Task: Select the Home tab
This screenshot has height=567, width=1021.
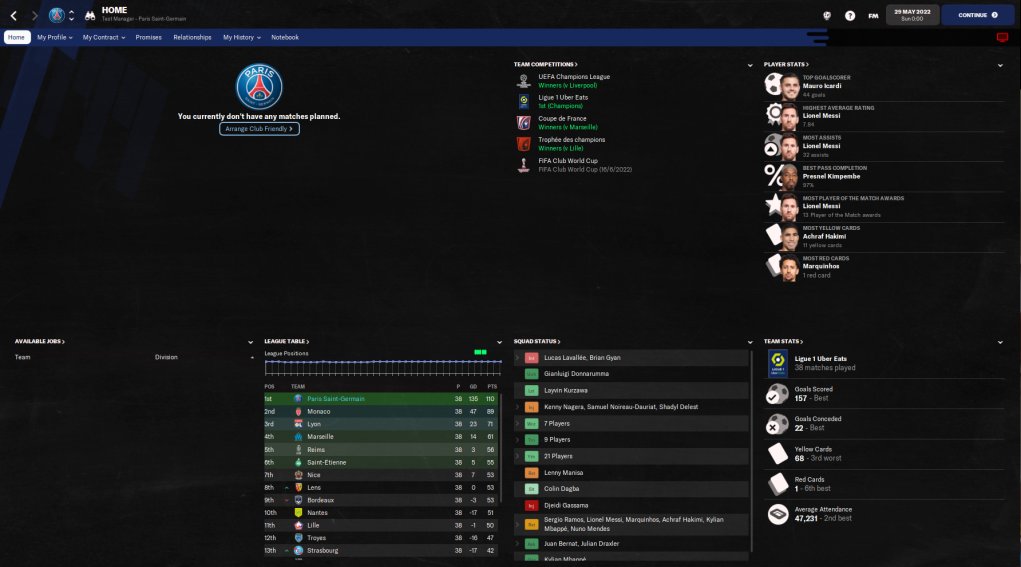Action: click(16, 37)
